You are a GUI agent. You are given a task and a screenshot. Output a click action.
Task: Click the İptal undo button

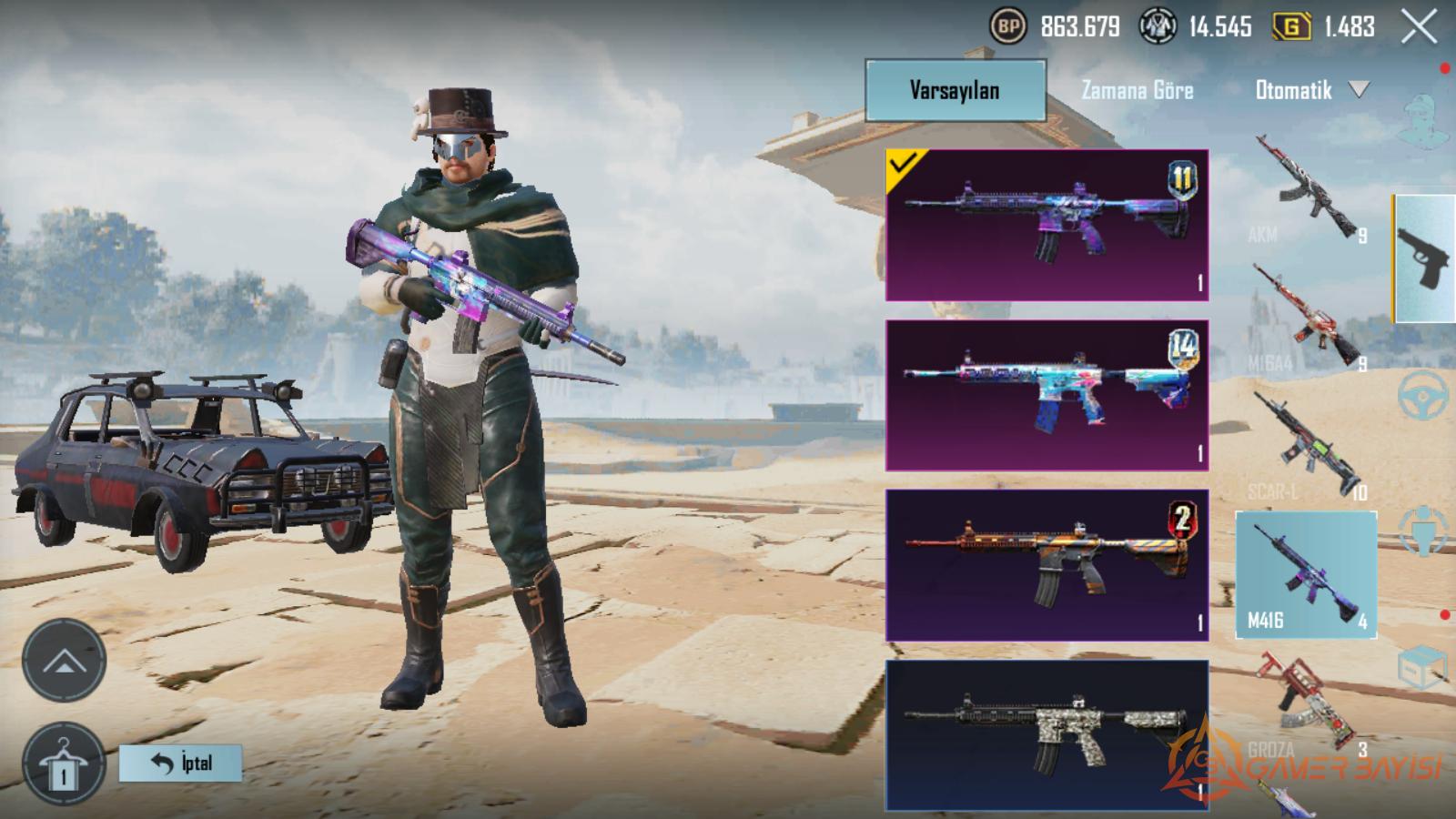[180, 763]
